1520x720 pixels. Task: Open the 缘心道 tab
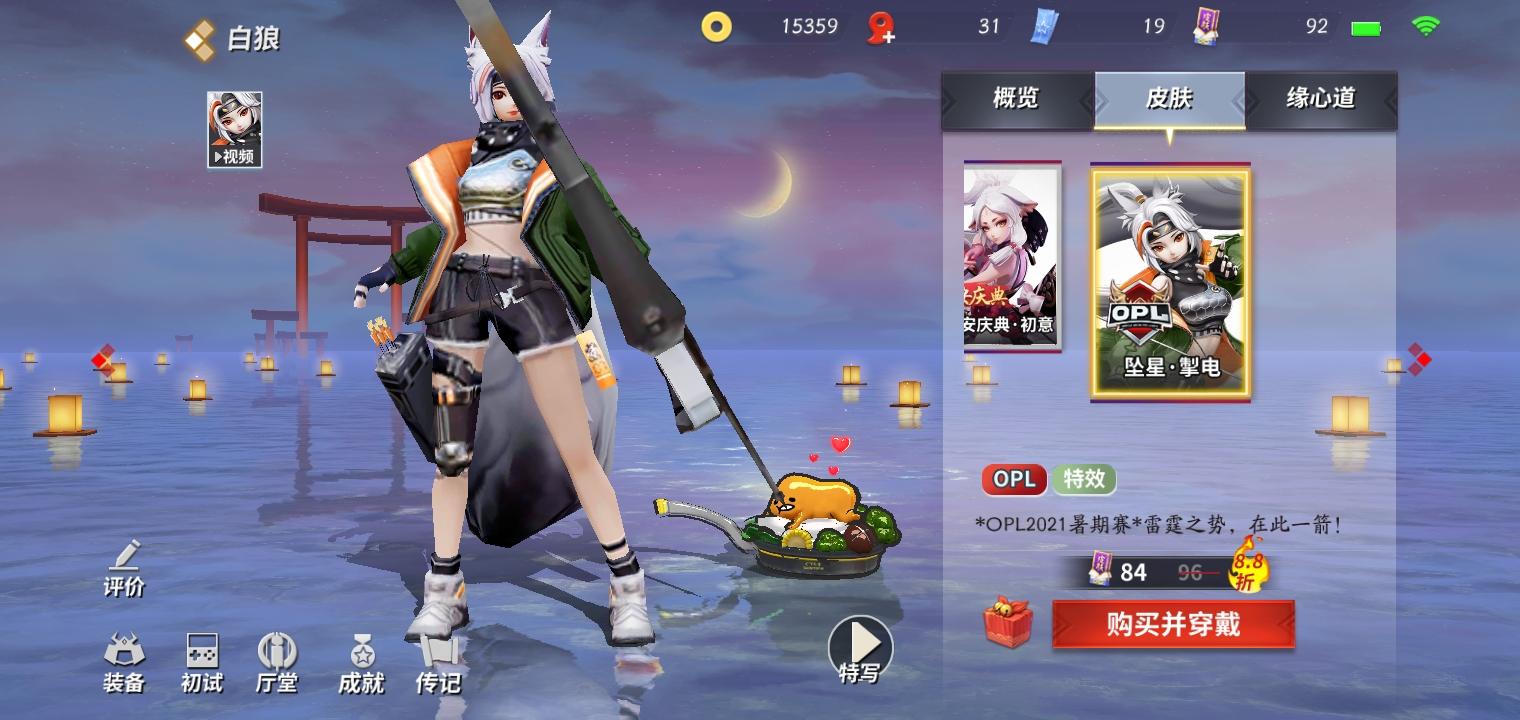pos(1320,99)
